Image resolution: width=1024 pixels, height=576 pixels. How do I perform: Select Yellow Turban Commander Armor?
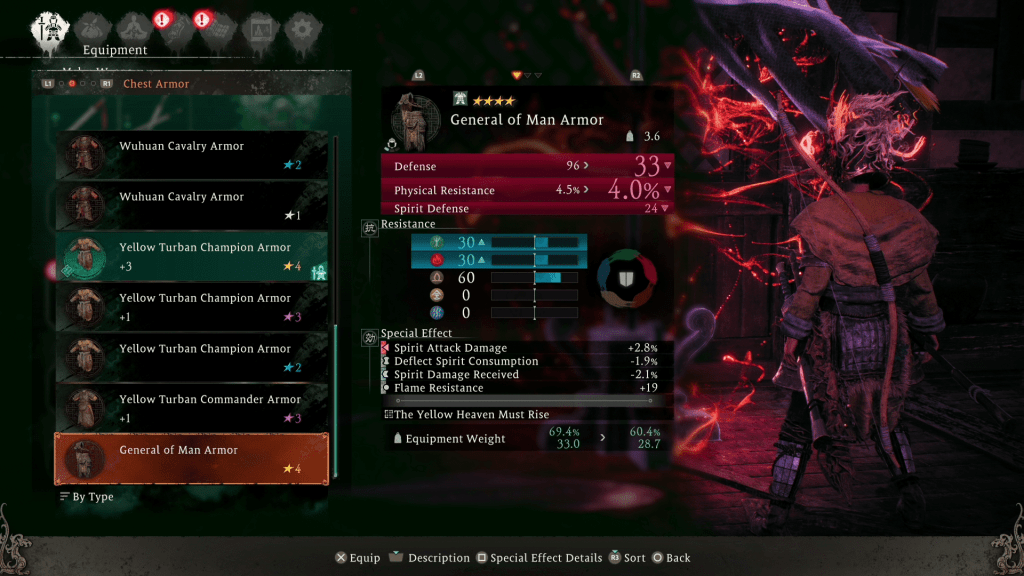point(192,408)
